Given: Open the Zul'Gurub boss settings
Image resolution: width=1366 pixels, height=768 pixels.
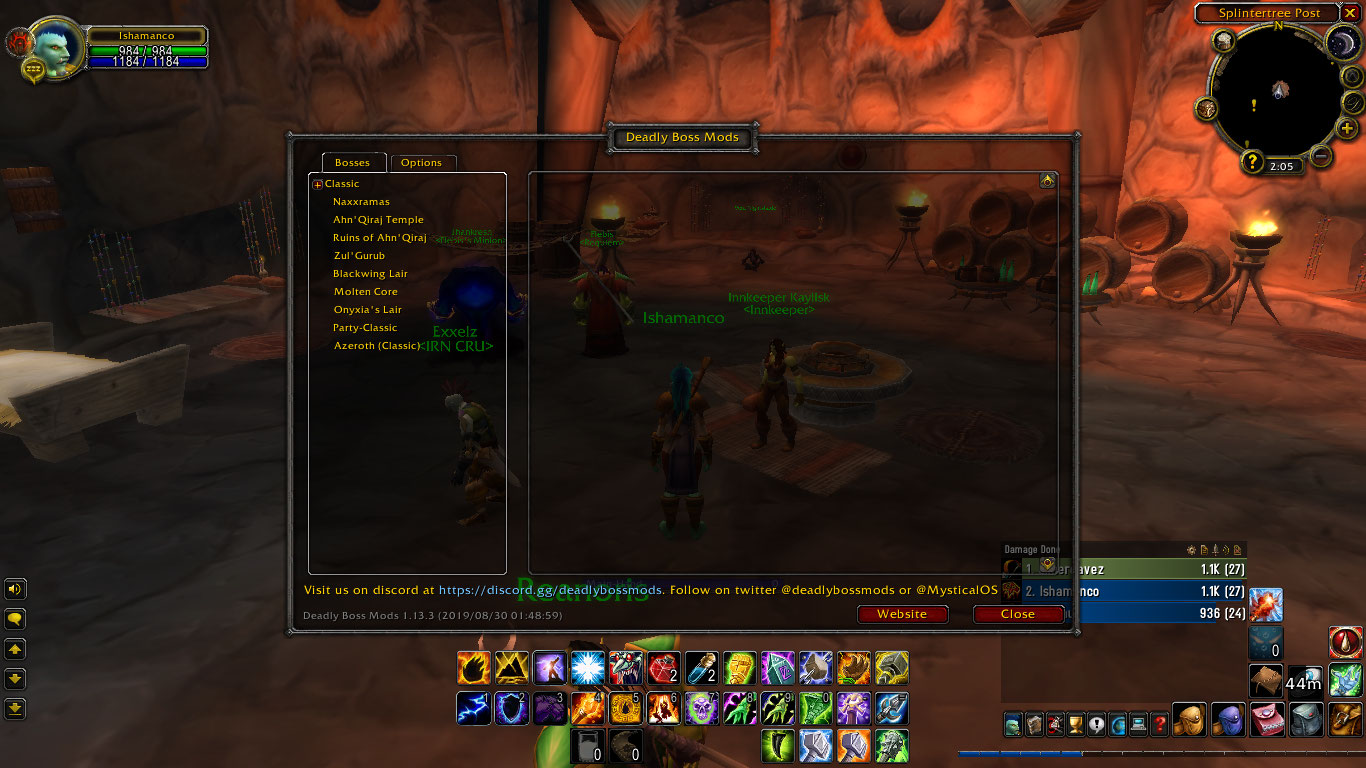Looking at the screenshot, I should pyautogui.click(x=359, y=256).
